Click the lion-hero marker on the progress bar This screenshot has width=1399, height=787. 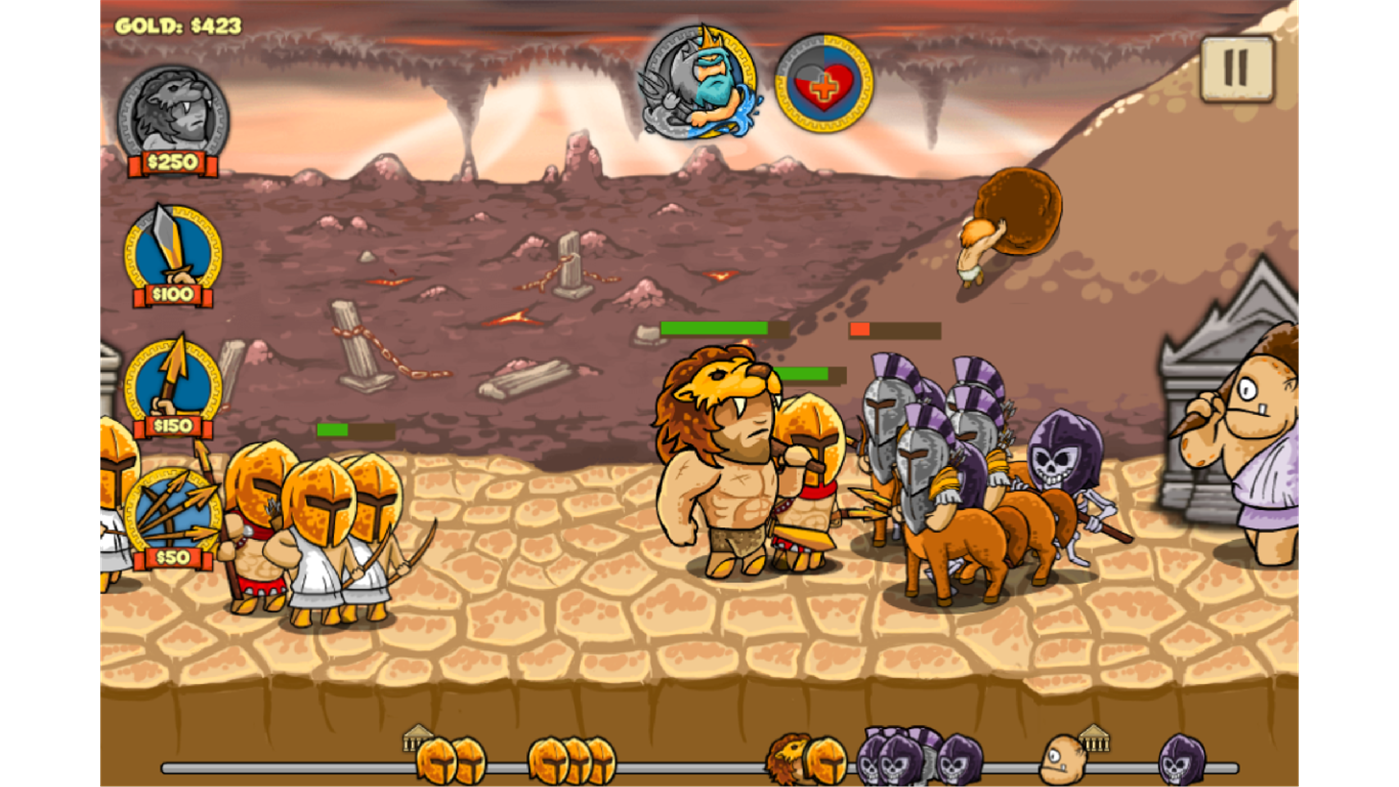point(788,758)
